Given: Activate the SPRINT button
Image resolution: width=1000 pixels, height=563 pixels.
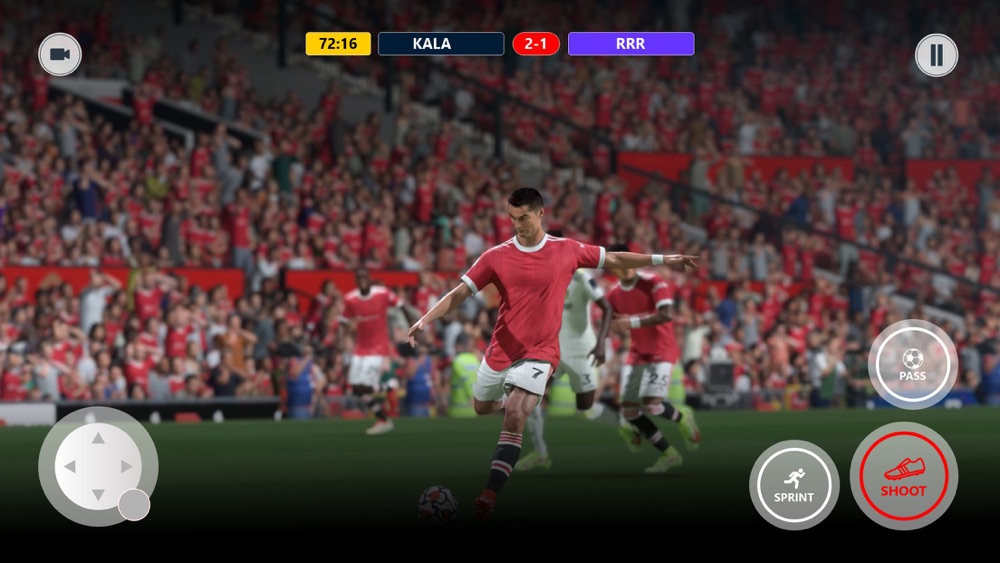Looking at the screenshot, I should (794, 485).
